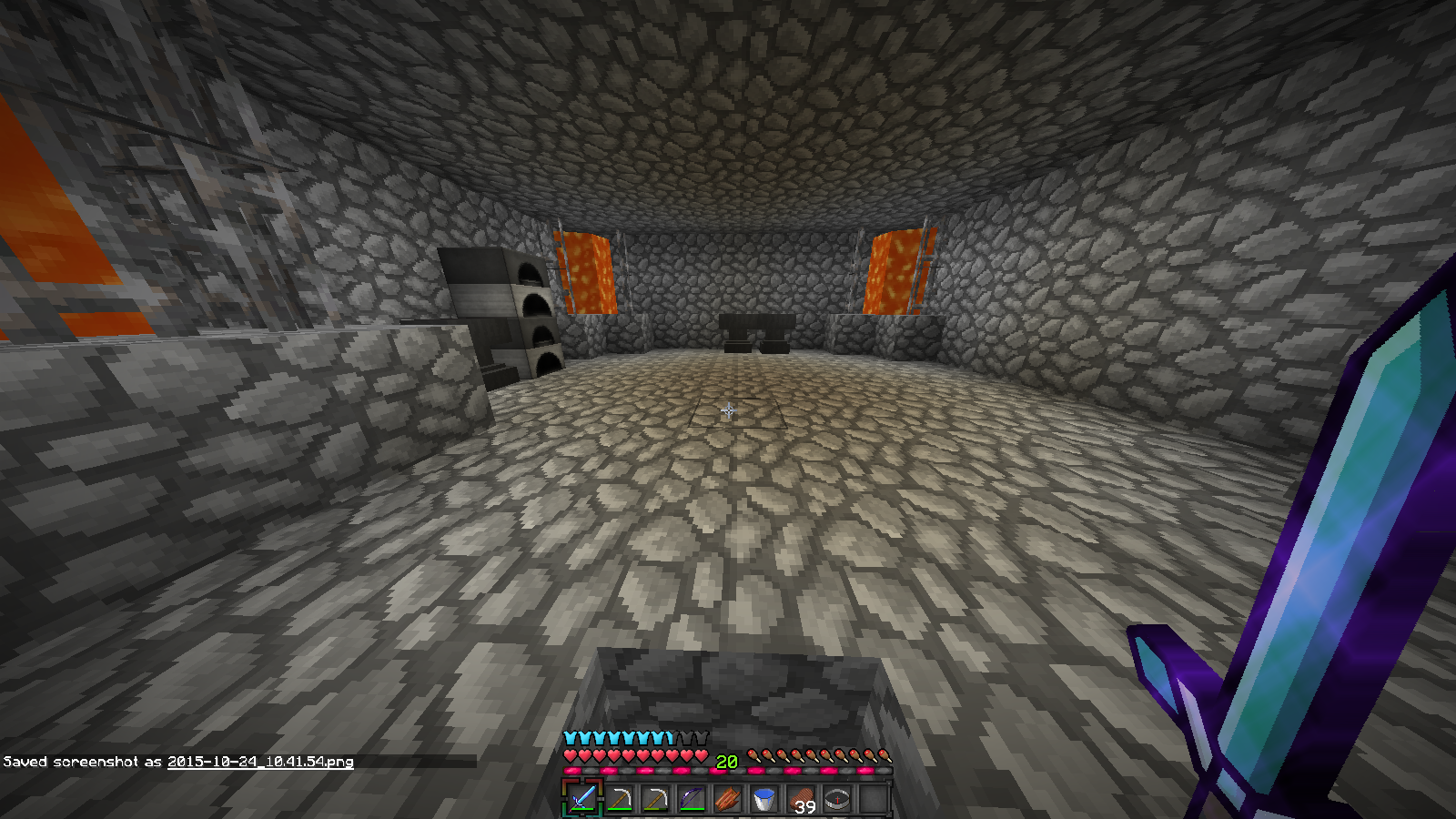Choose the wood item in the hotbar
Viewport: 1456px width, 819px height.
[x=728, y=799]
